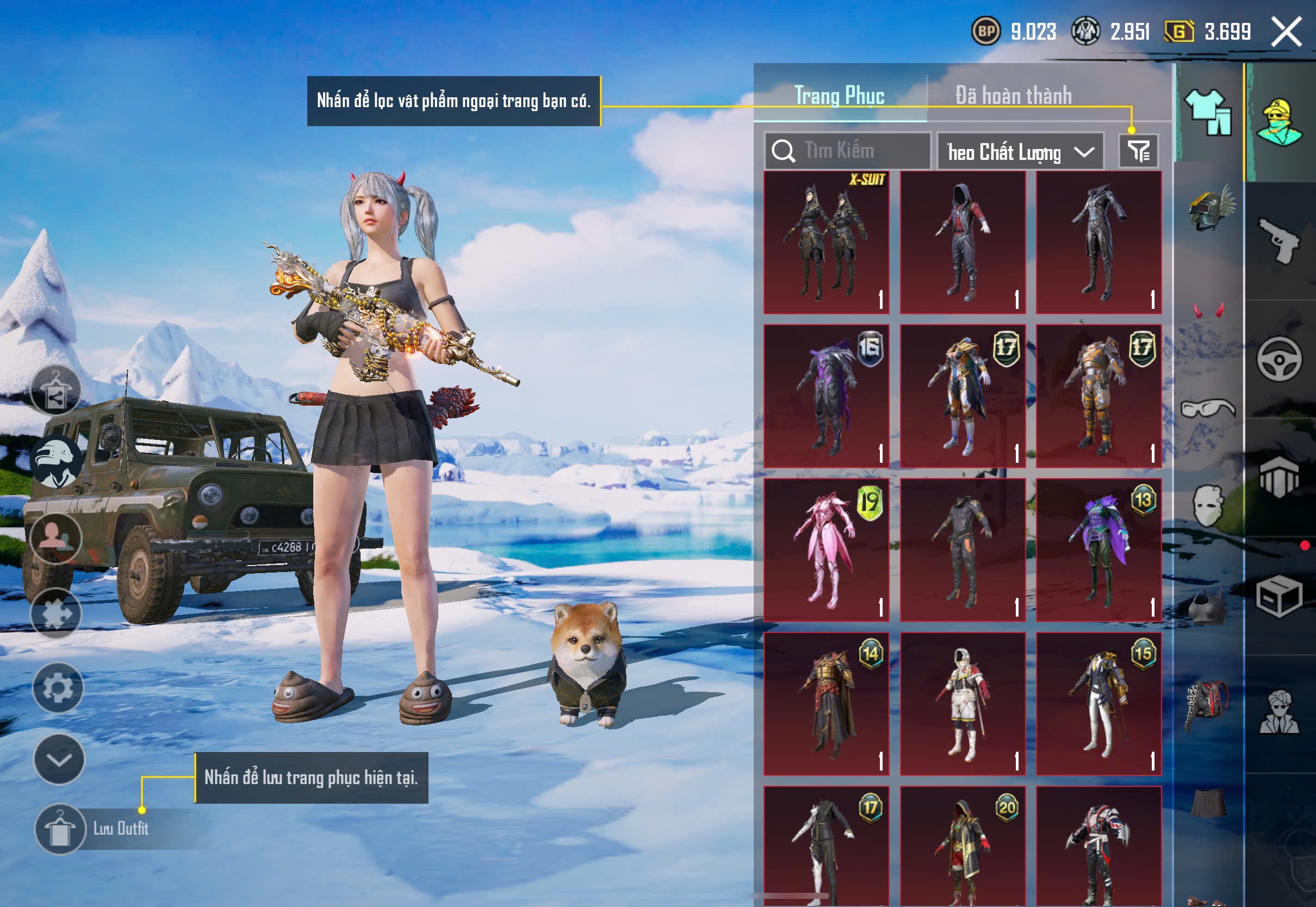This screenshot has width=1316, height=907.
Task: Select the Trang Phục tab
Action: pos(839,96)
